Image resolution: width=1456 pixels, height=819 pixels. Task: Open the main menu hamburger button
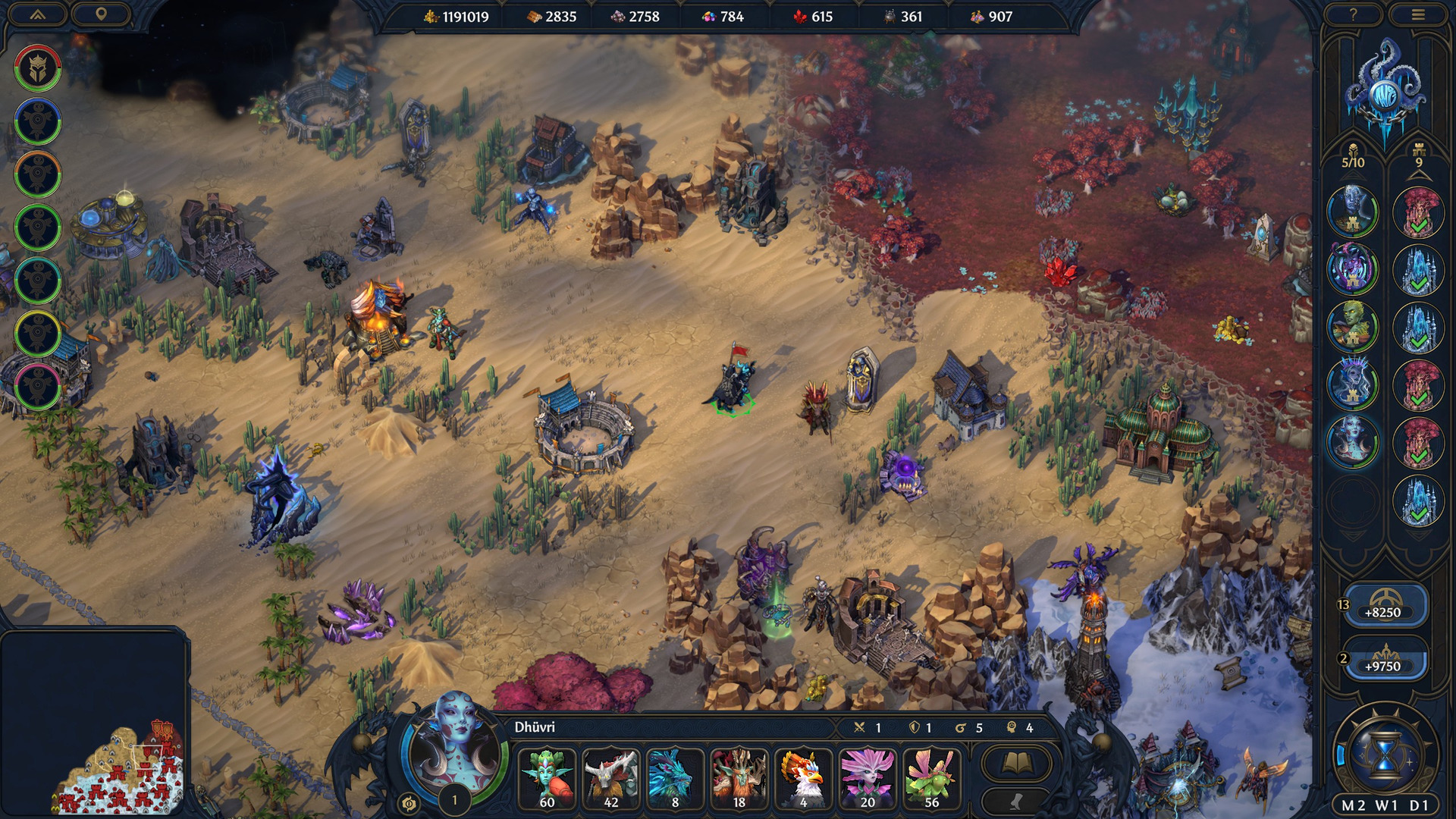(x=1418, y=14)
